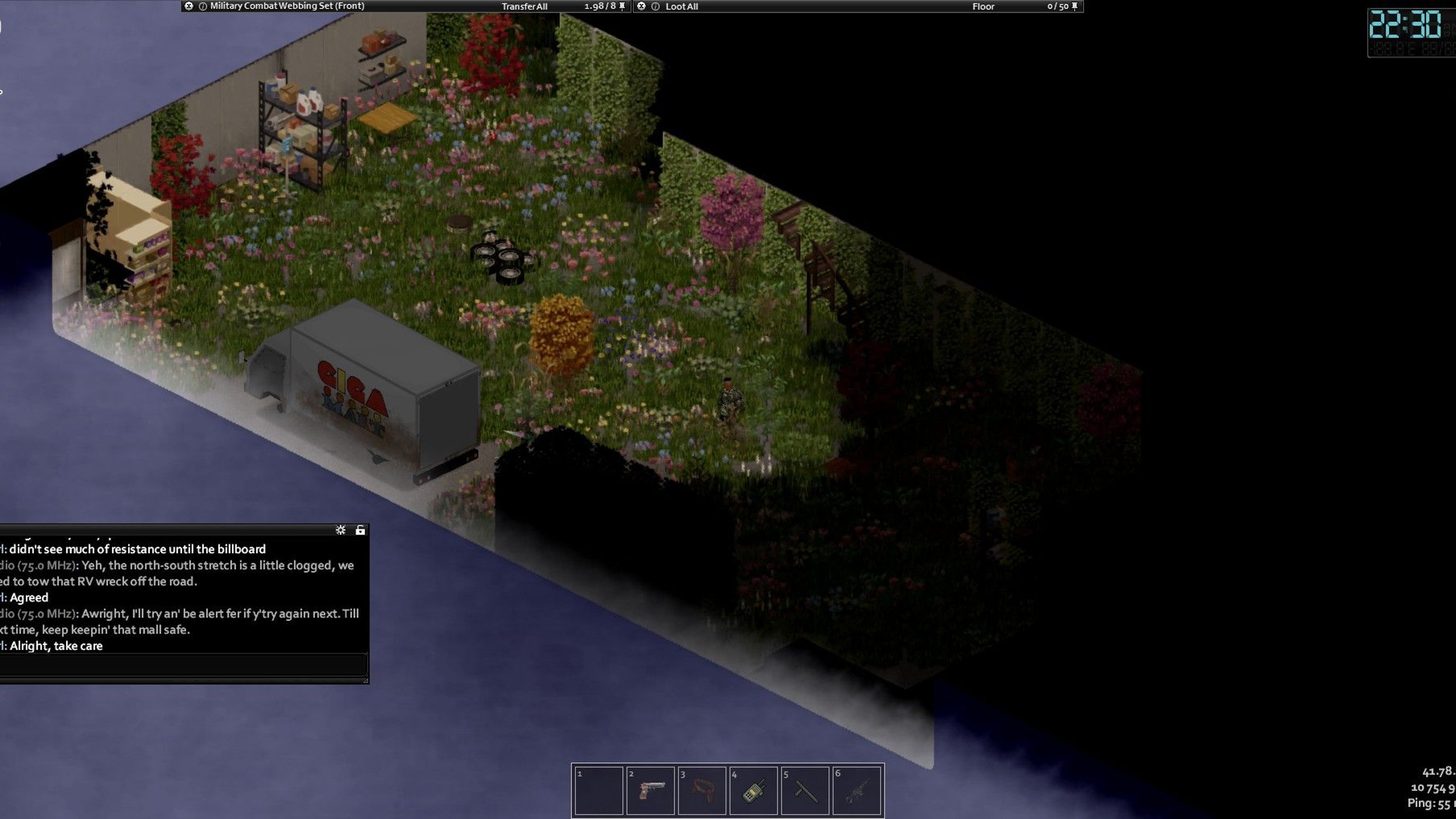Viewport: 1456px width, 819px height.
Task: Show info for the webbing inventory panel
Action: click(x=203, y=6)
